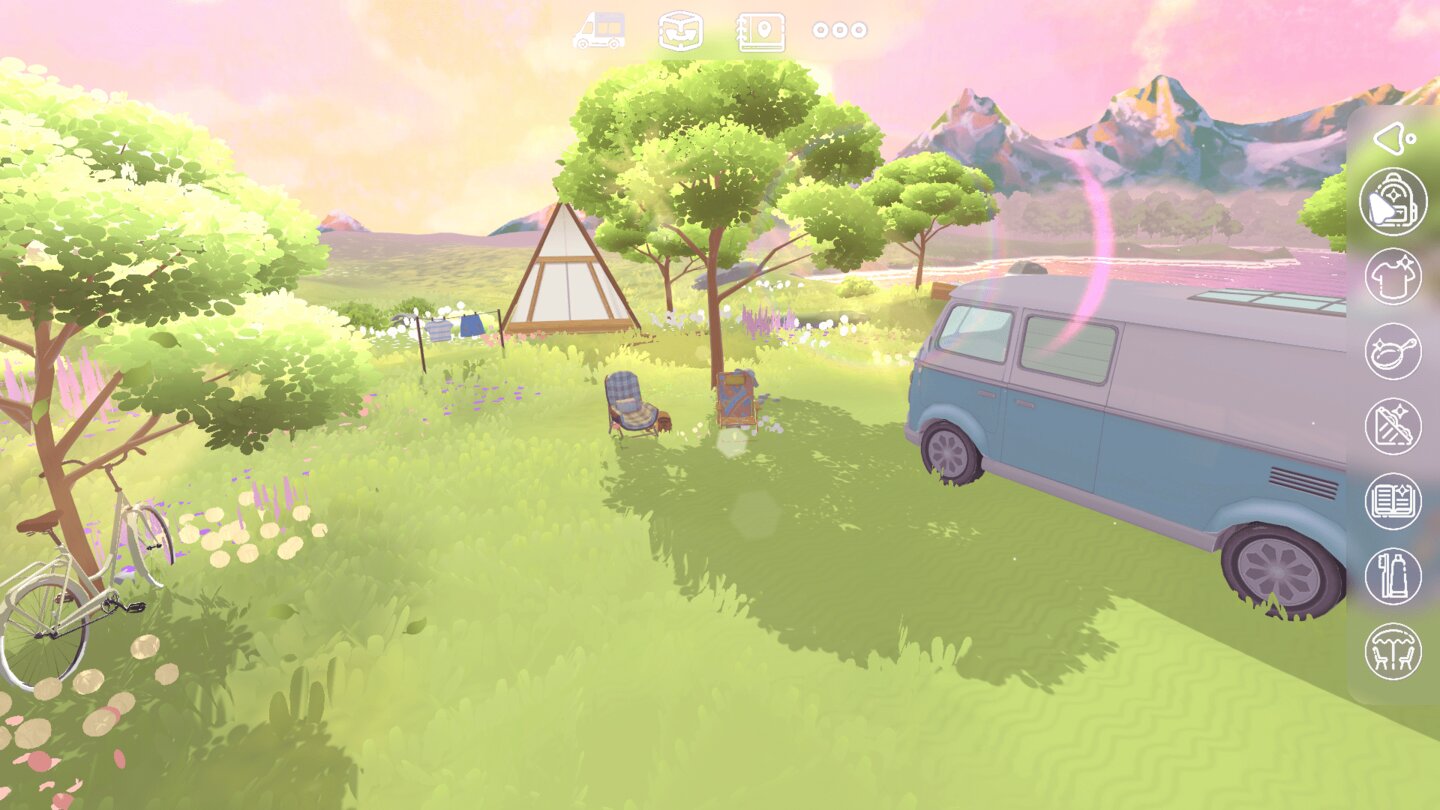Viewport: 1440px width, 810px height.
Task: Select the plaid cushioned armchair
Action: 629,400
